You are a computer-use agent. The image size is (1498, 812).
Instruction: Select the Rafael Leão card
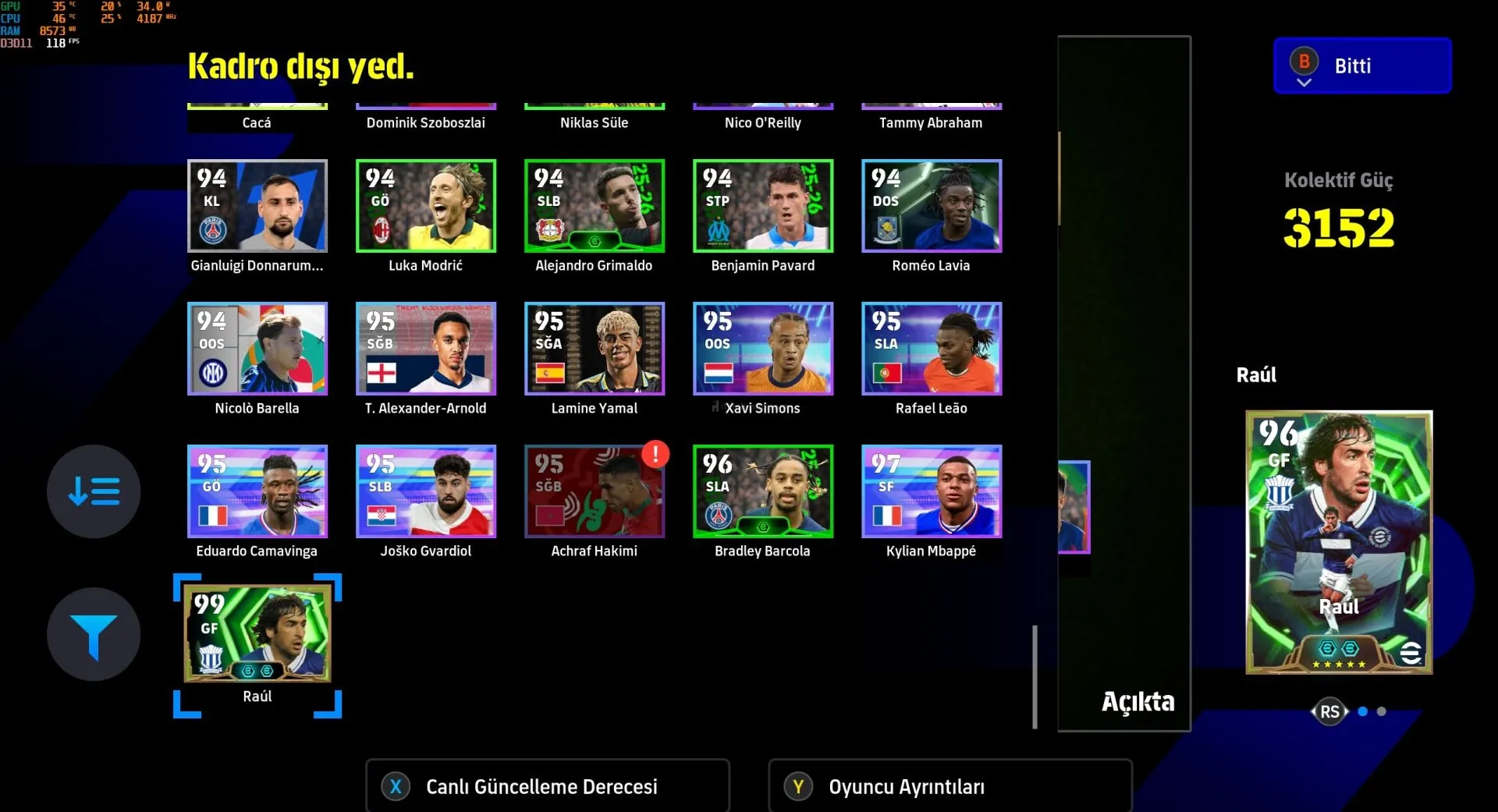[931, 349]
